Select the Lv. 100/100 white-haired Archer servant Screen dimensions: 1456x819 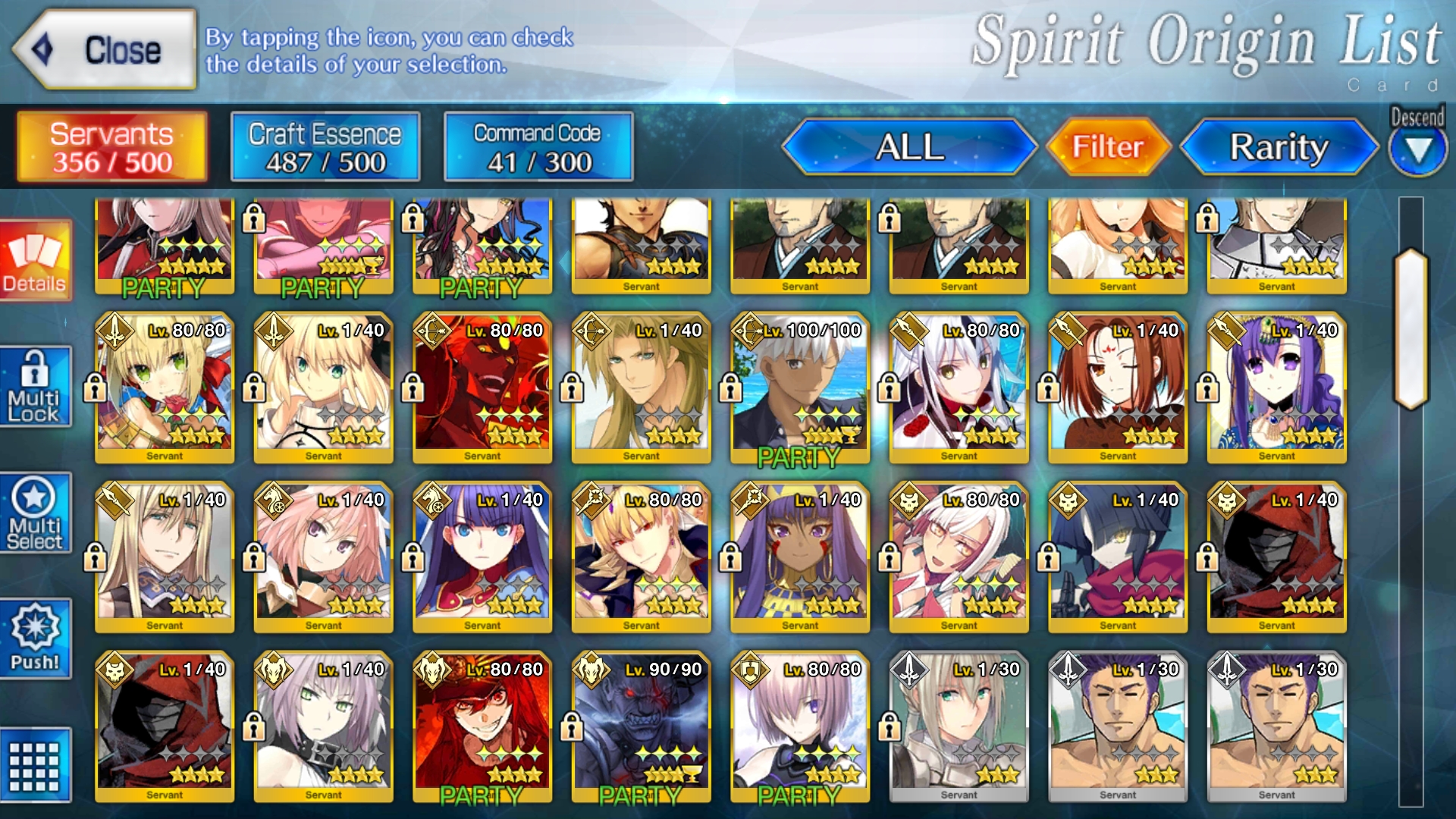pyautogui.click(x=799, y=387)
